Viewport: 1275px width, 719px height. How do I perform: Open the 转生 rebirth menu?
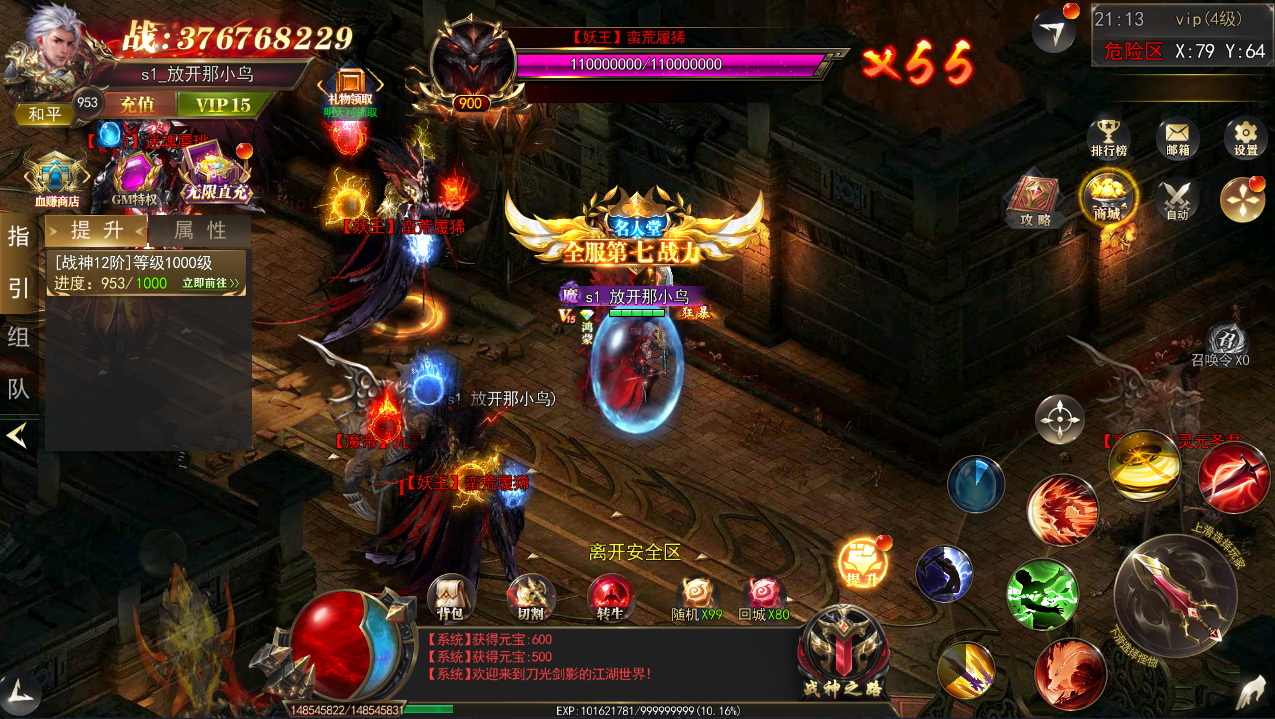tap(610, 596)
